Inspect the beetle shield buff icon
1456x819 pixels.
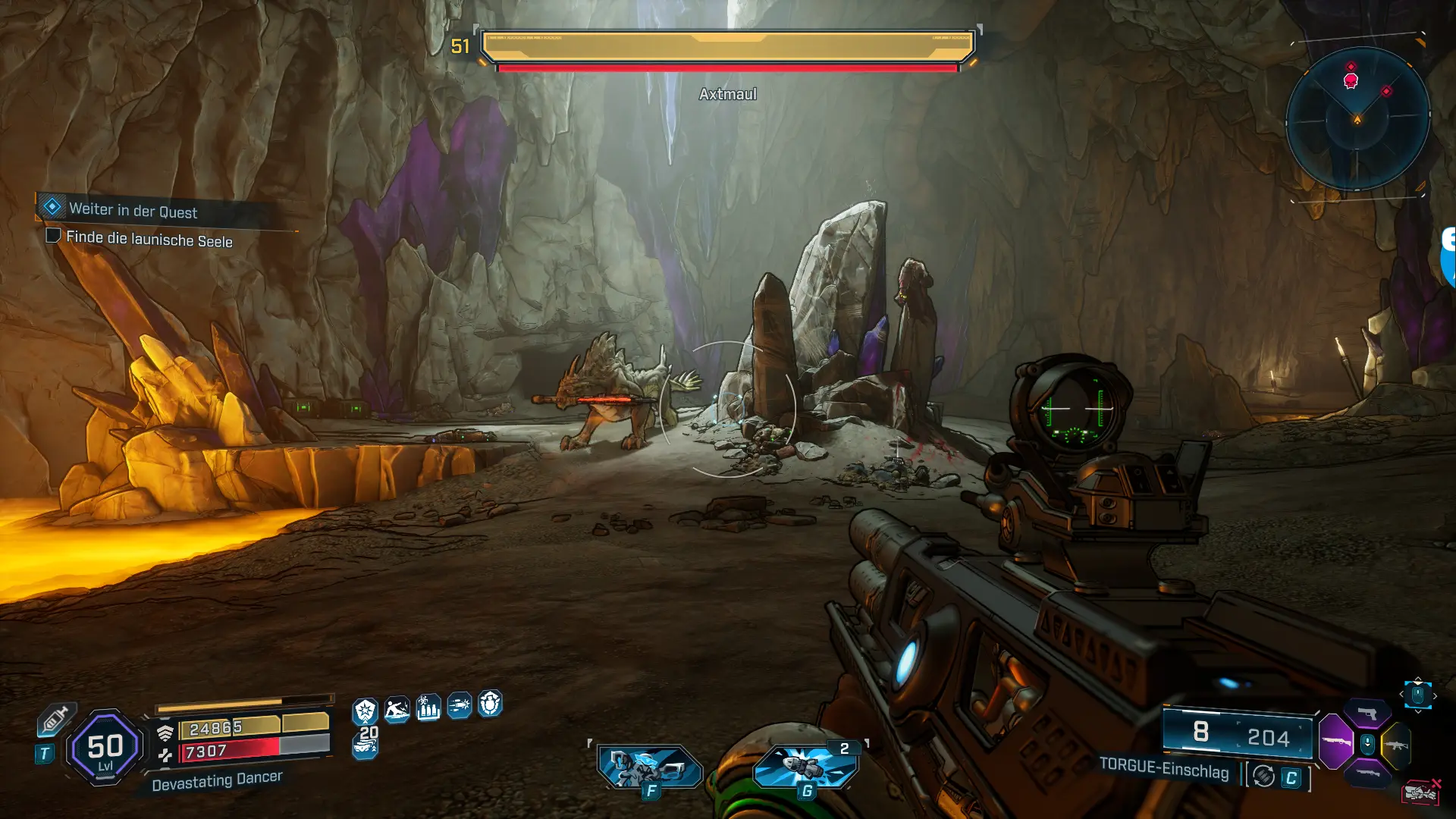click(x=490, y=704)
